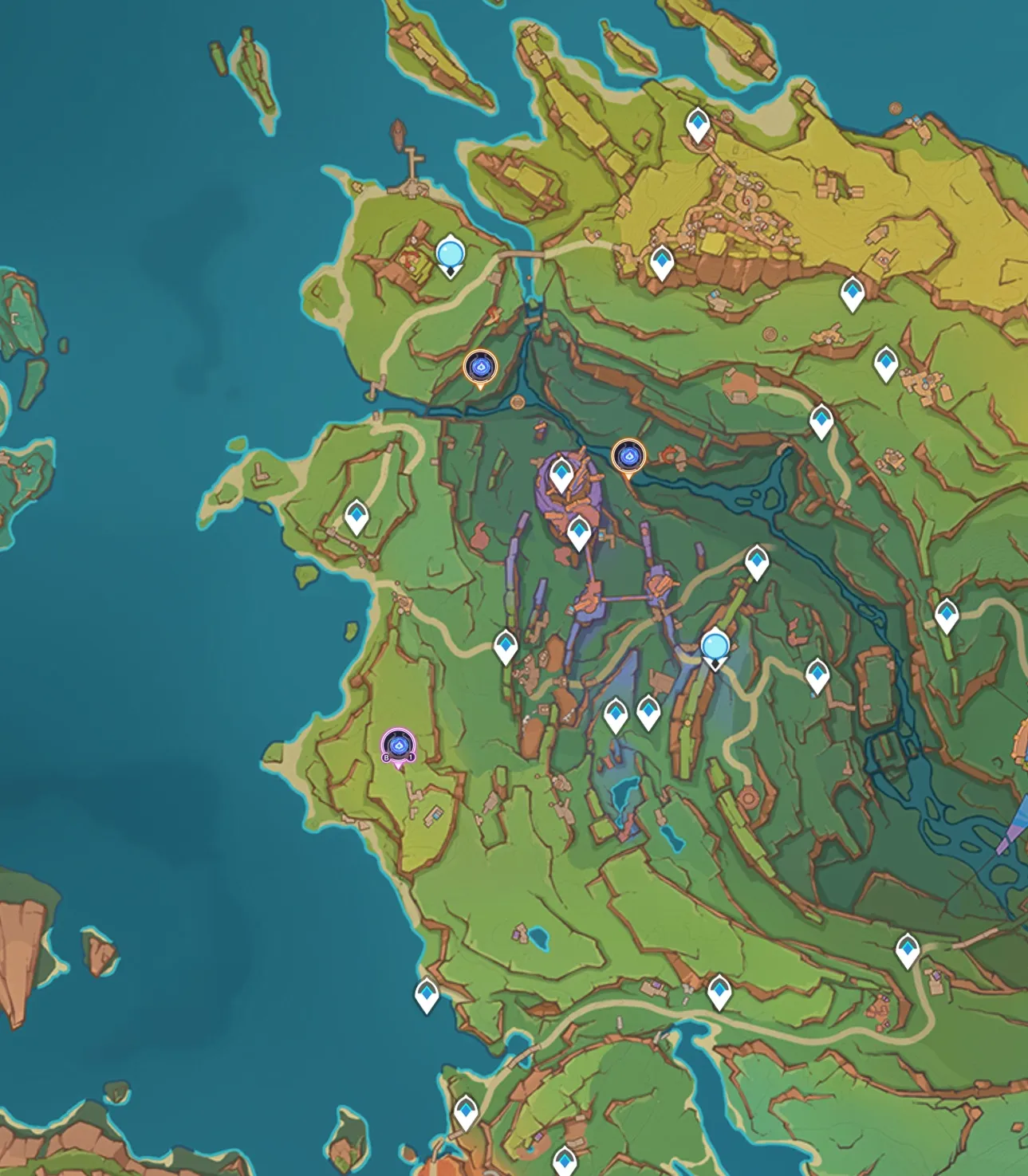Click the orange domain marker beside the purple ruin
This screenshot has height=1176, width=1028.
click(x=628, y=457)
